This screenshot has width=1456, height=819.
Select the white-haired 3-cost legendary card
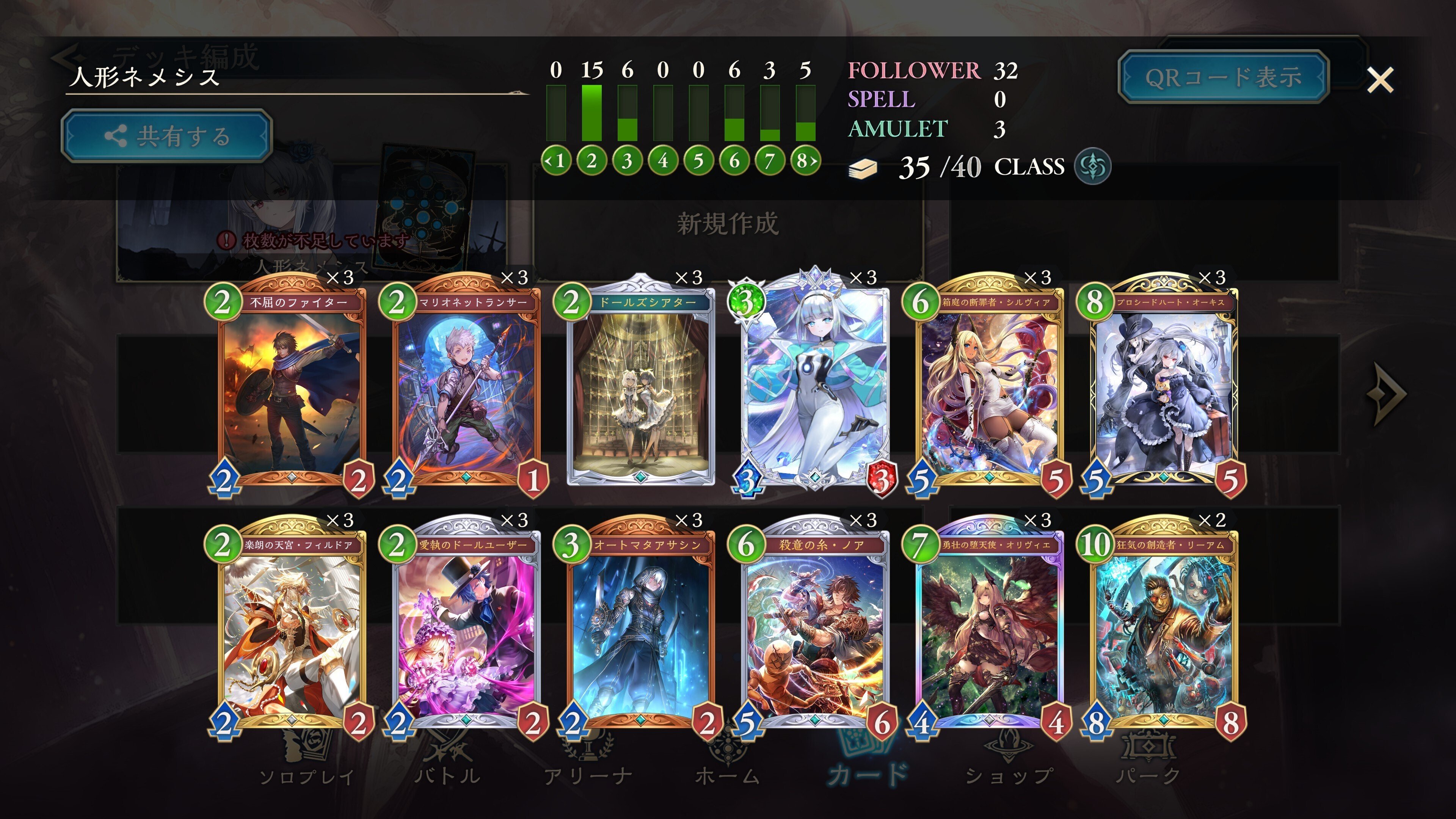pos(814,390)
